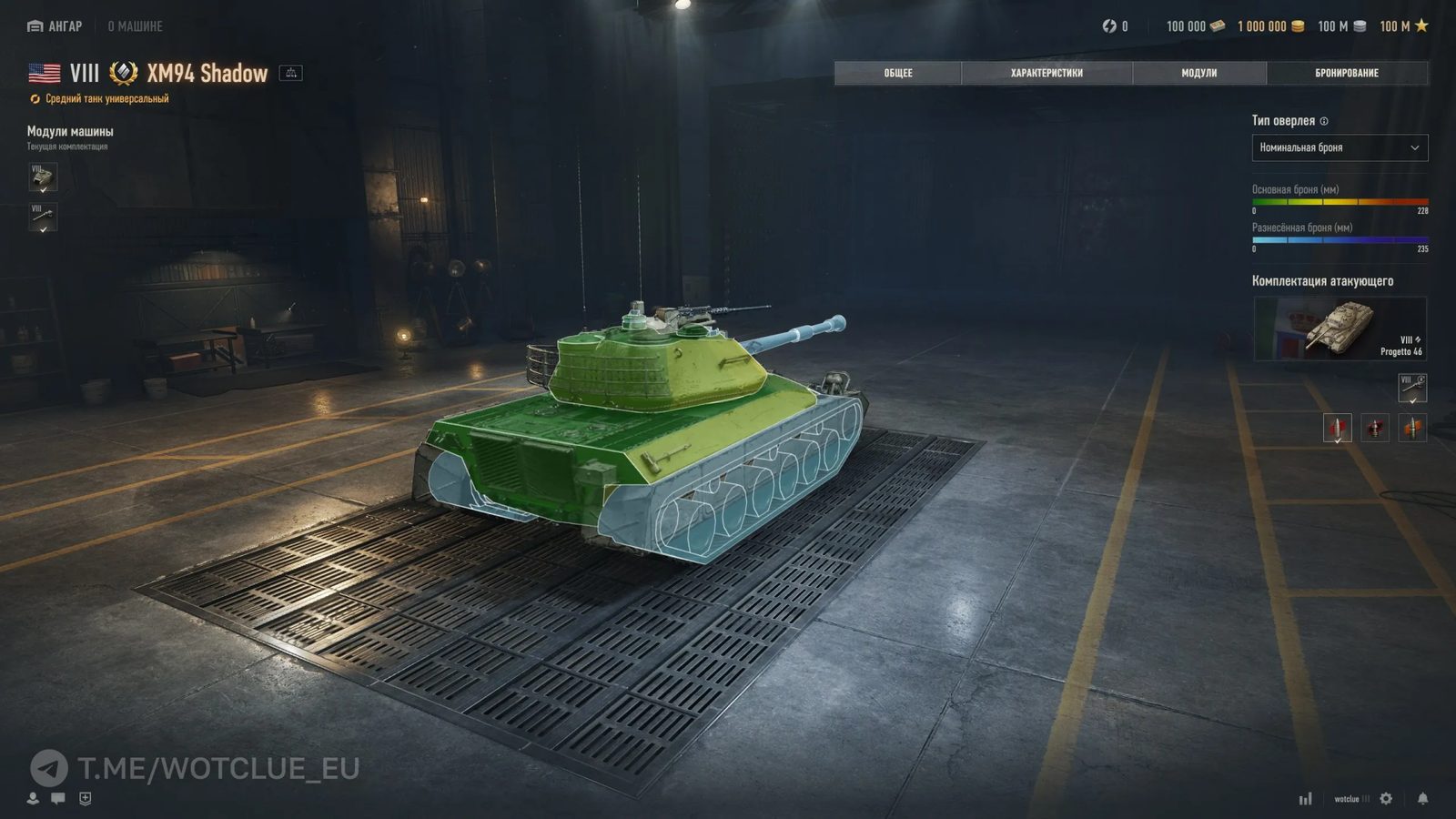1456x819 pixels.
Task: Expand the attacker's gun module selector
Action: (1411, 387)
